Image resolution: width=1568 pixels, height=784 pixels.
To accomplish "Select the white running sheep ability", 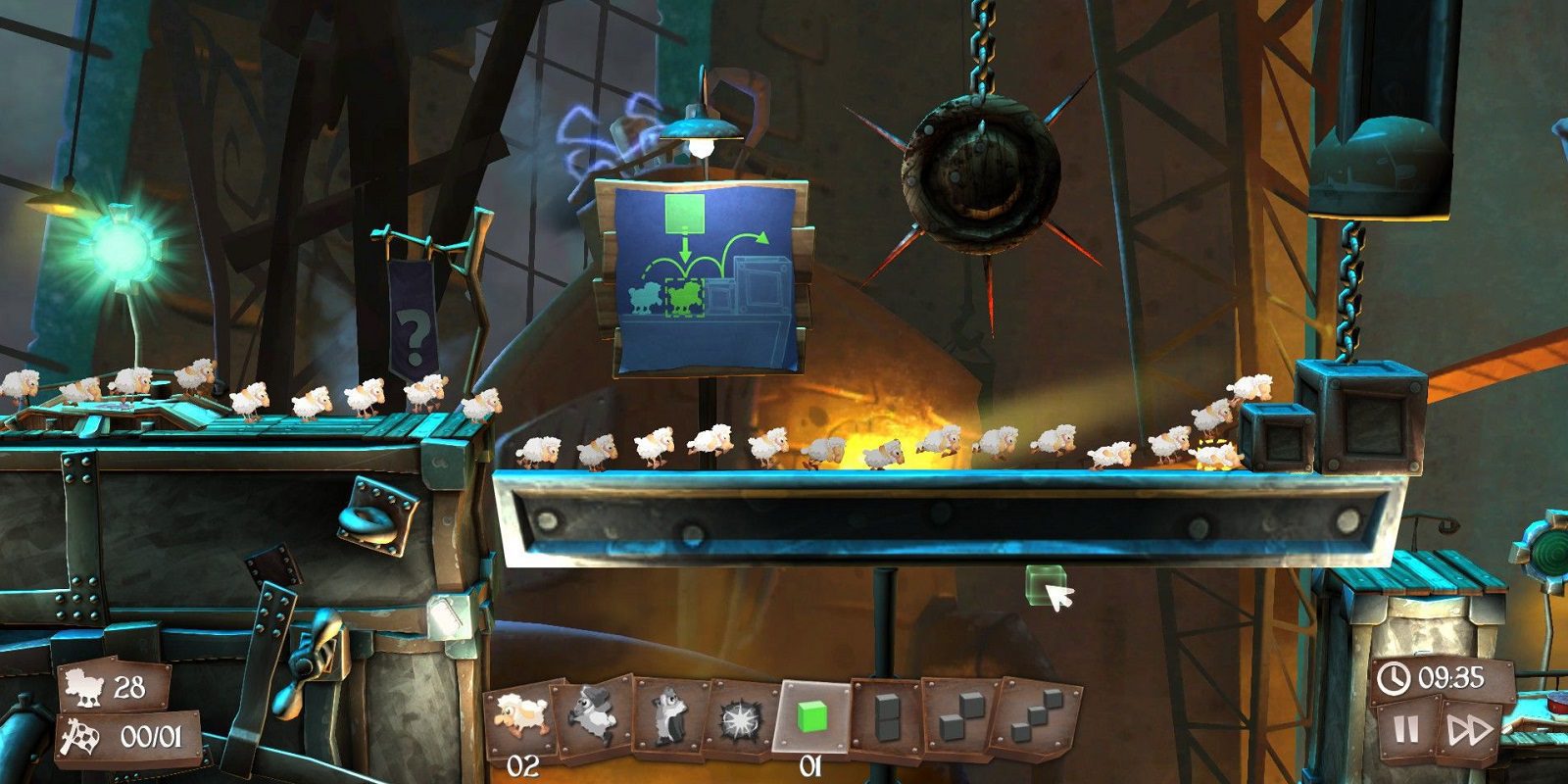I will [x=519, y=718].
